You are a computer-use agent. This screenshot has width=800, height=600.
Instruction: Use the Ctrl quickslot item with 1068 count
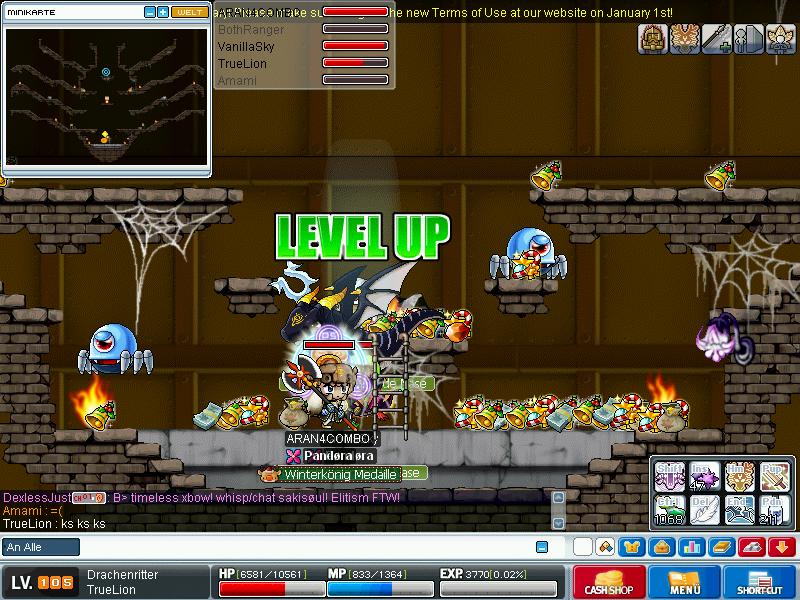[668, 509]
